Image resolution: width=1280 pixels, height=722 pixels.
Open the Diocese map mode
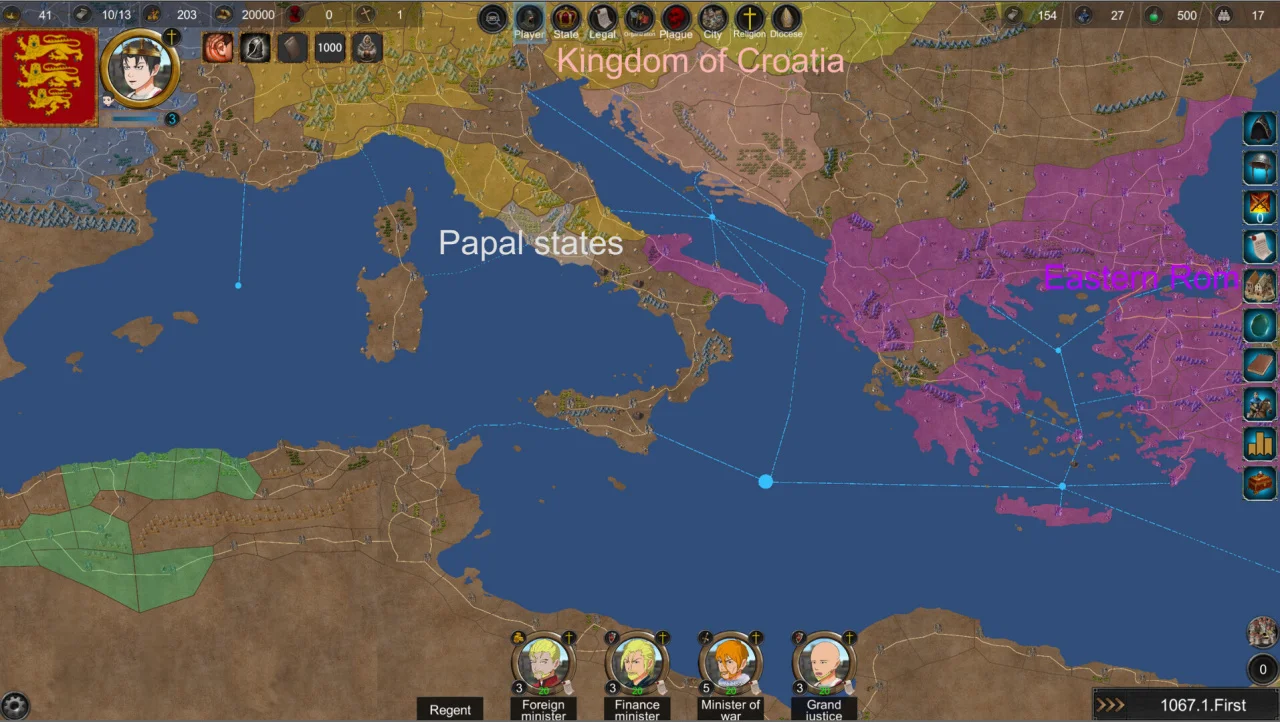(x=786, y=19)
